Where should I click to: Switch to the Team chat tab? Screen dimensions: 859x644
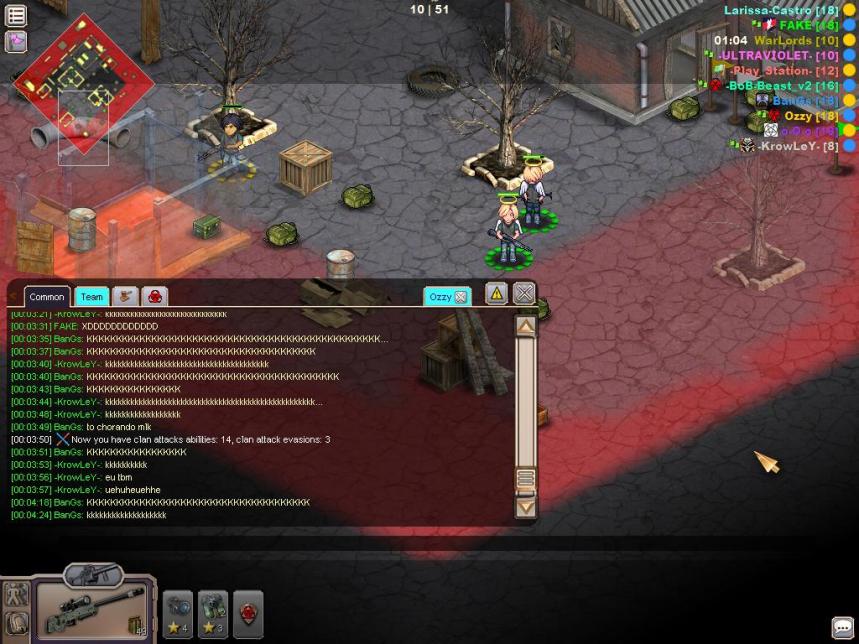(91, 297)
